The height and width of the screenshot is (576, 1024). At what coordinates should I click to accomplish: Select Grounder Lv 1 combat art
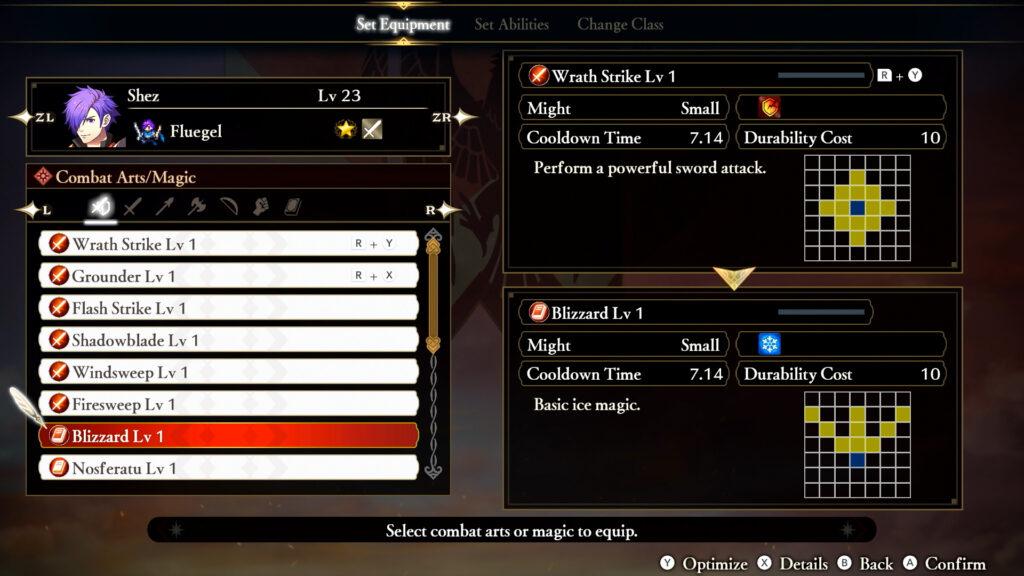point(228,276)
